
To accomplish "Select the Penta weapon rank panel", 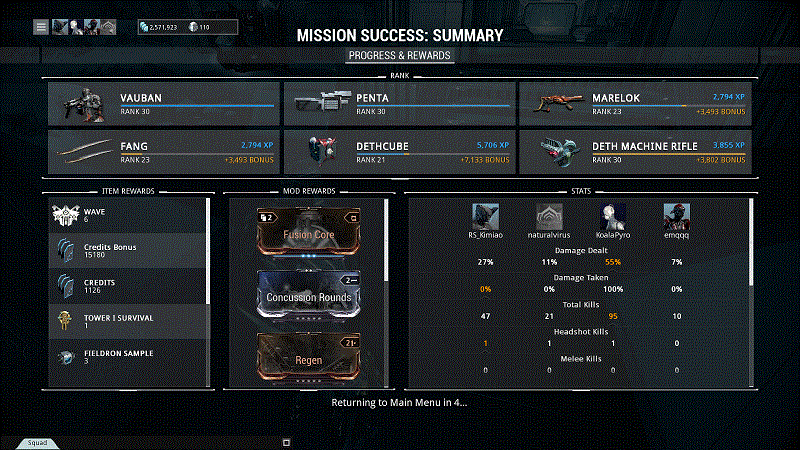I will pos(398,103).
